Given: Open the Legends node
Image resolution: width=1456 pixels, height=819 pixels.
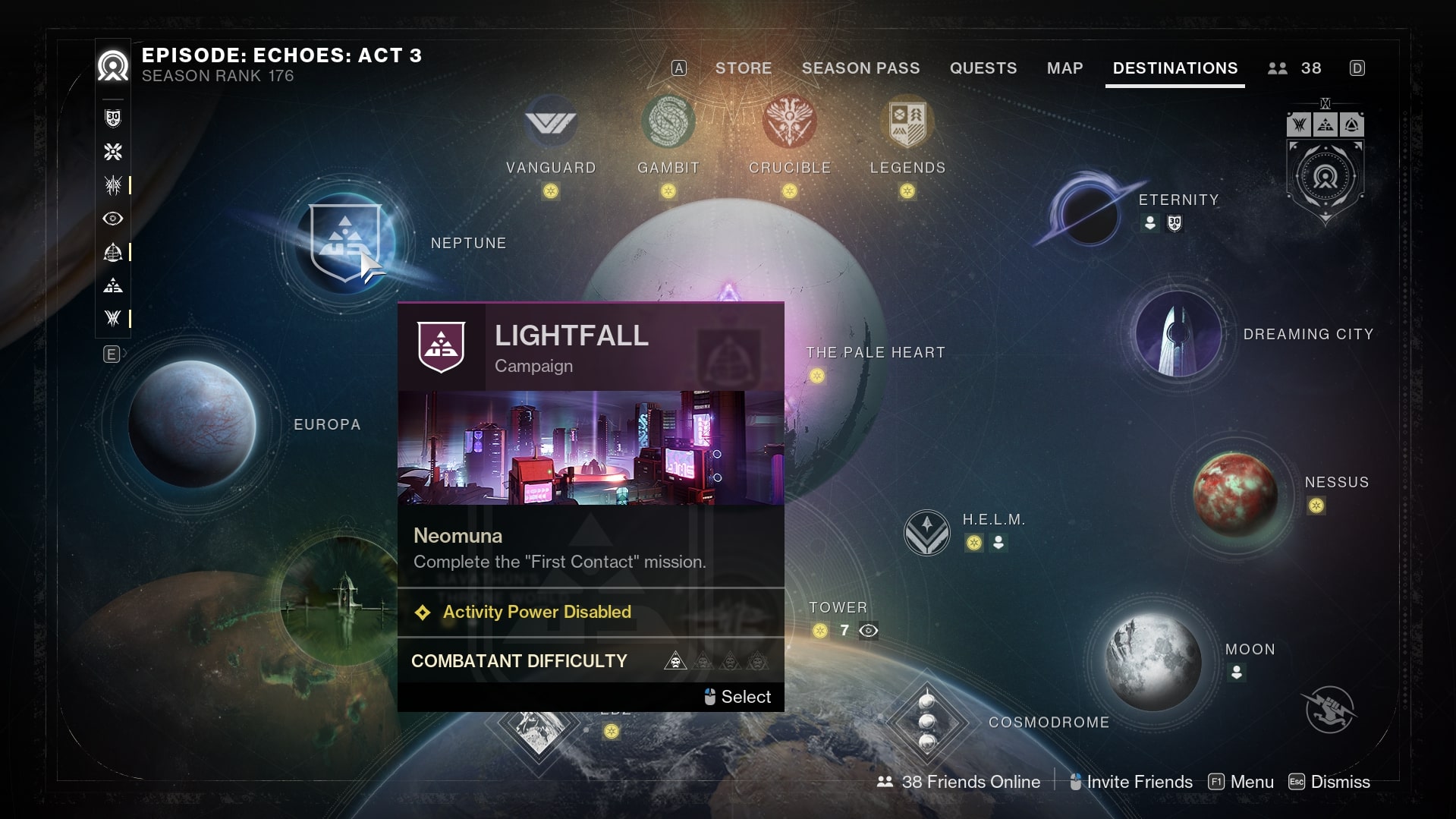Looking at the screenshot, I should tap(907, 123).
